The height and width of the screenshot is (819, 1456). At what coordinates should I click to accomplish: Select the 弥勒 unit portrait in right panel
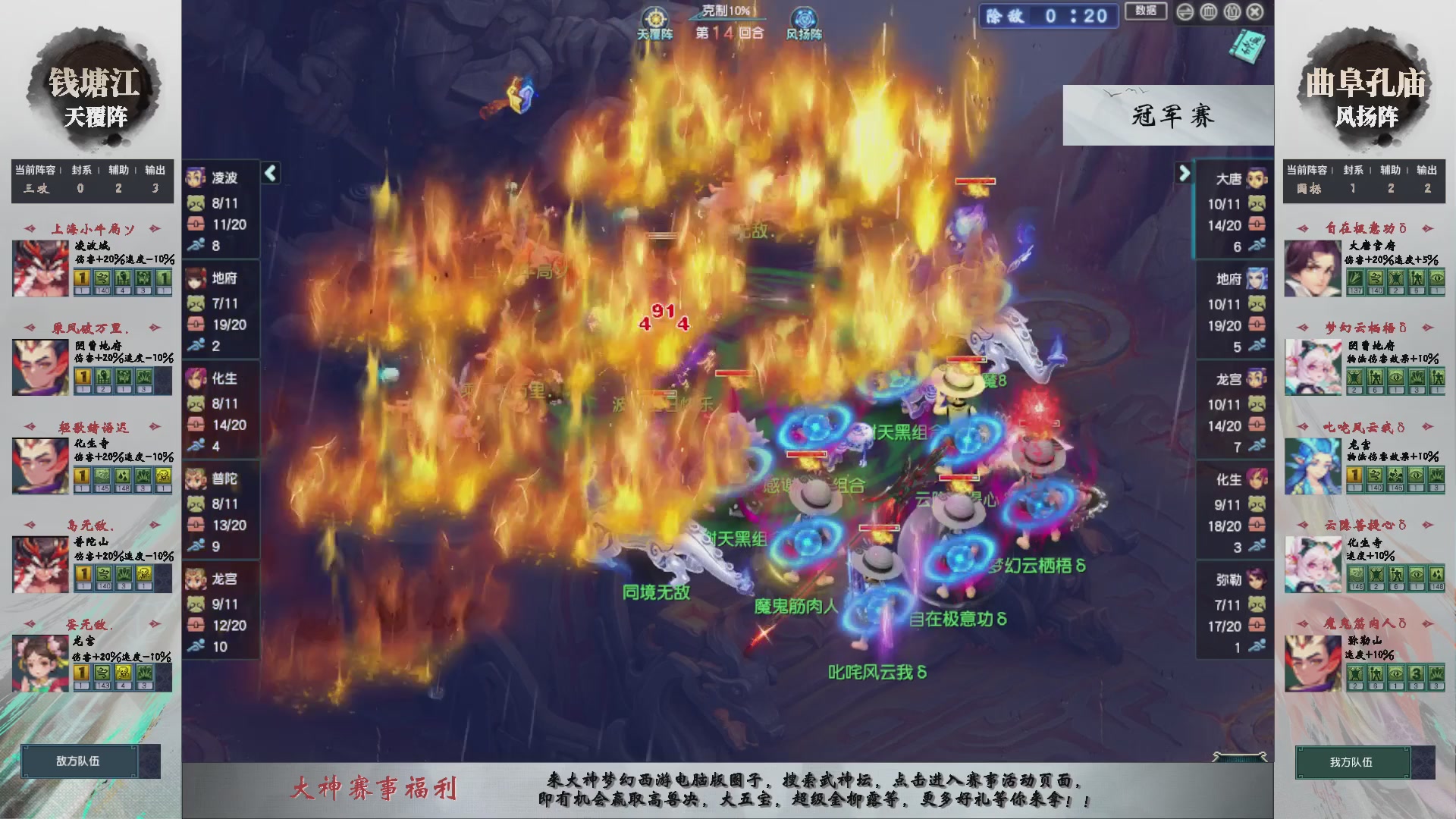coord(1259,579)
